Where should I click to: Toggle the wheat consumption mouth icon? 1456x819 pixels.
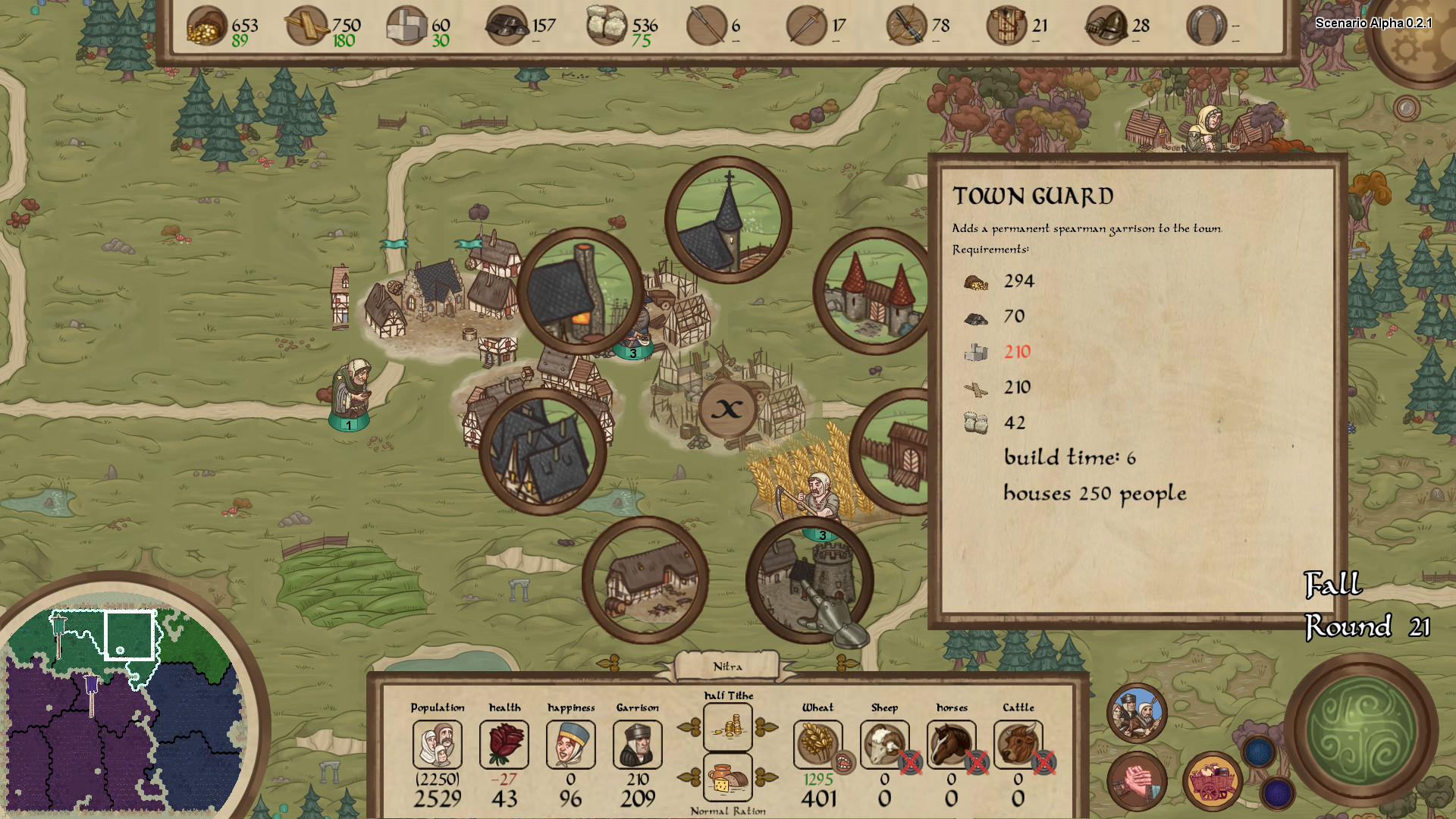[x=843, y=761]
